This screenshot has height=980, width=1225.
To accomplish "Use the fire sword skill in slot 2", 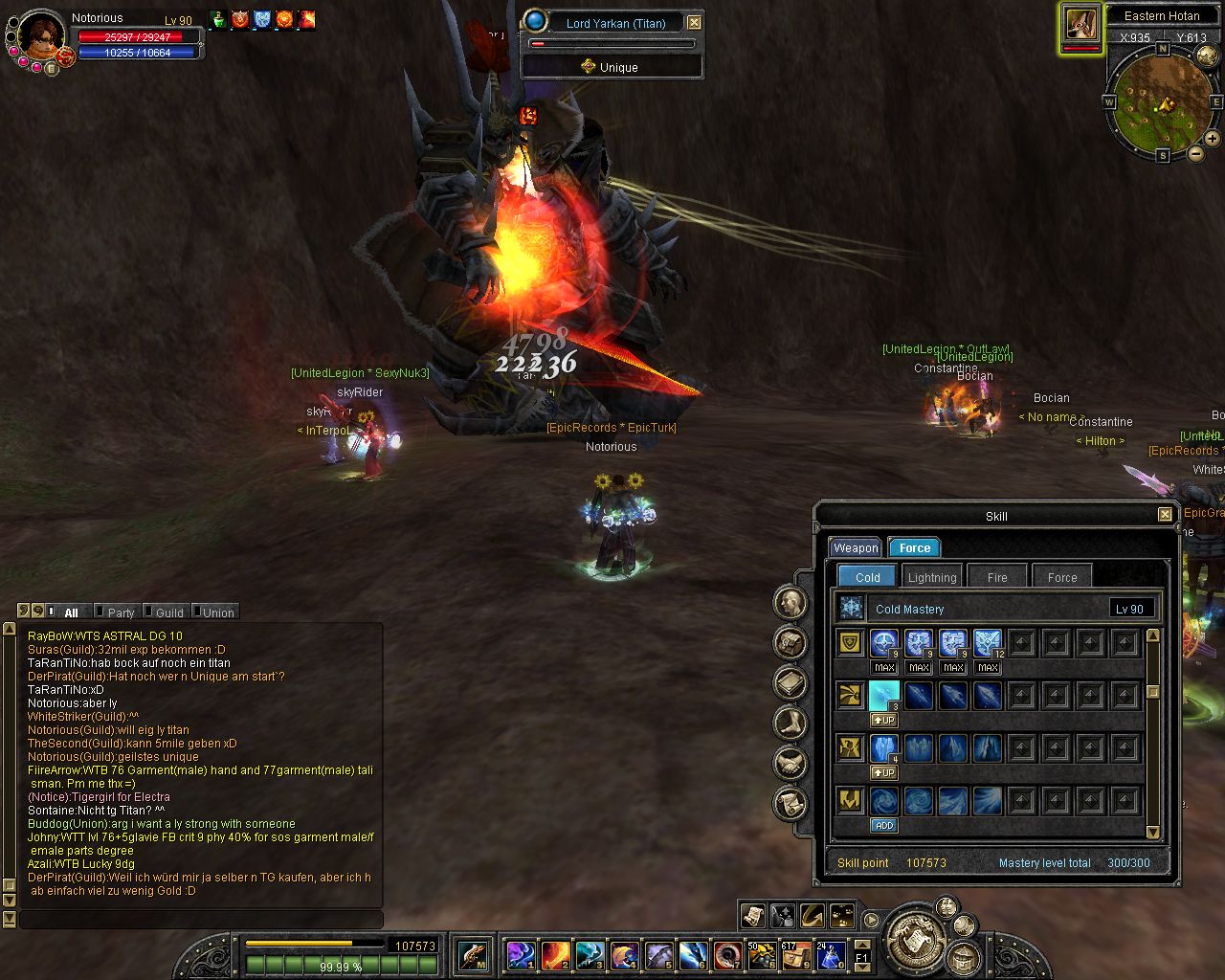I will [556, 954].
